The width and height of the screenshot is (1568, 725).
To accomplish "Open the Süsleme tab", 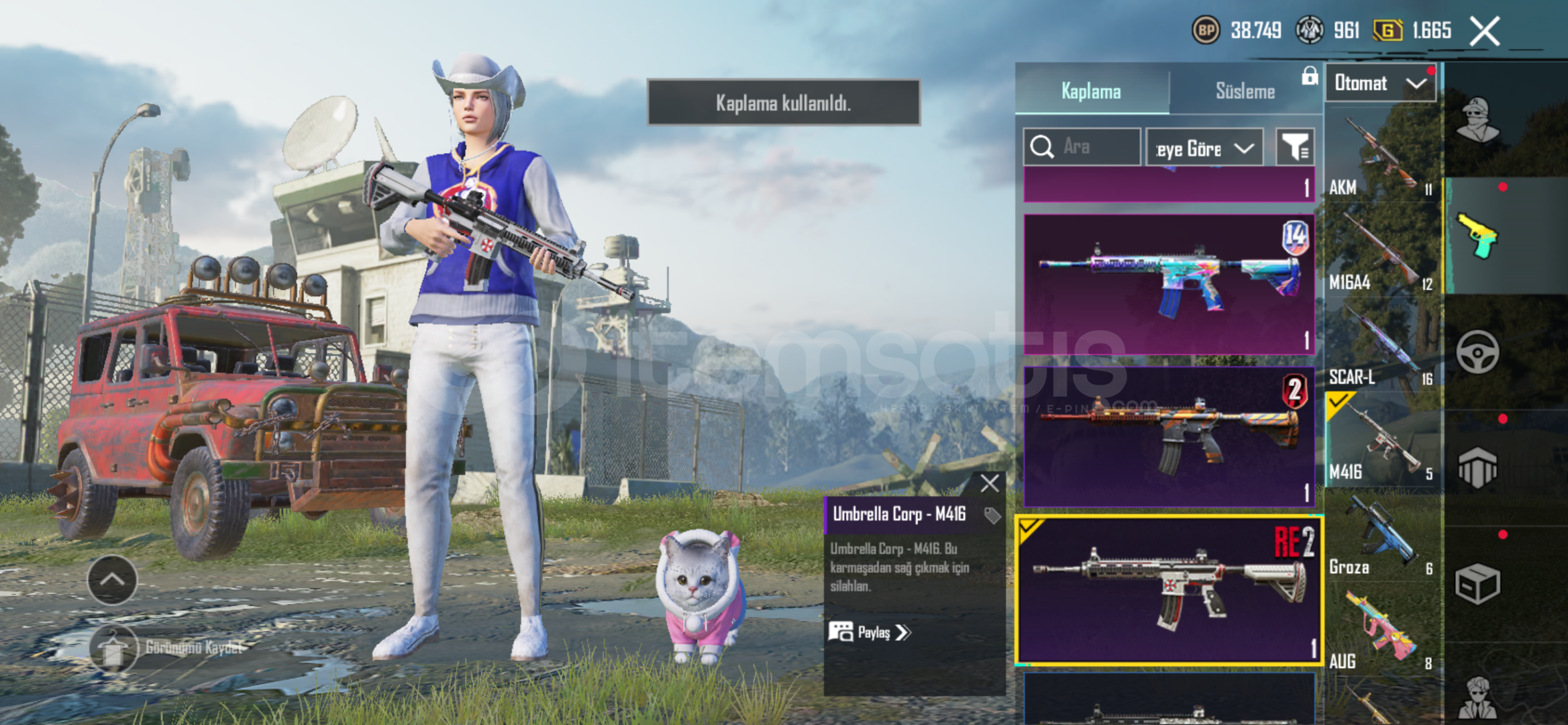I will pos(1245,91).
